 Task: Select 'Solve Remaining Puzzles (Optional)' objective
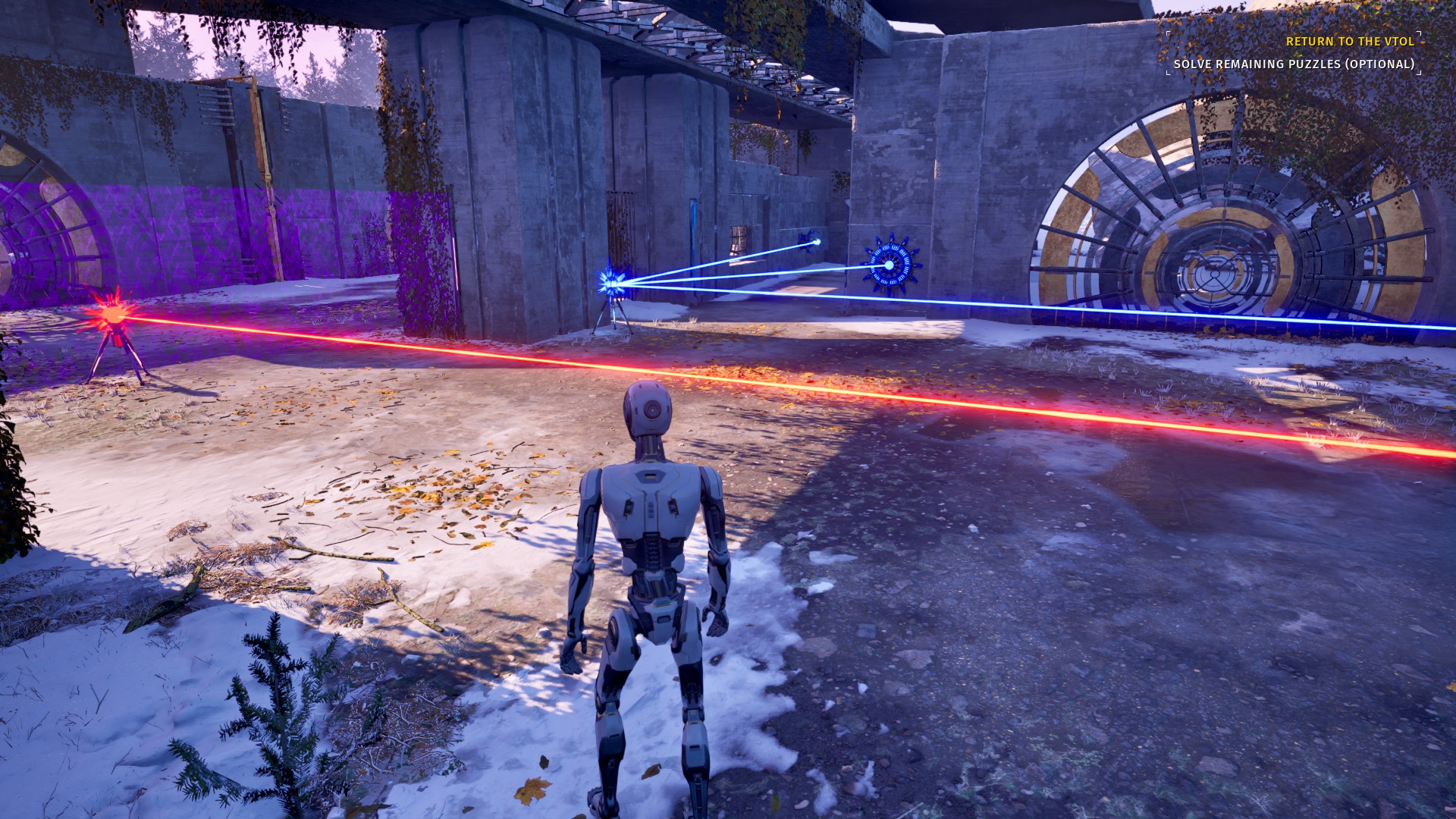[x=1294, y=64]
